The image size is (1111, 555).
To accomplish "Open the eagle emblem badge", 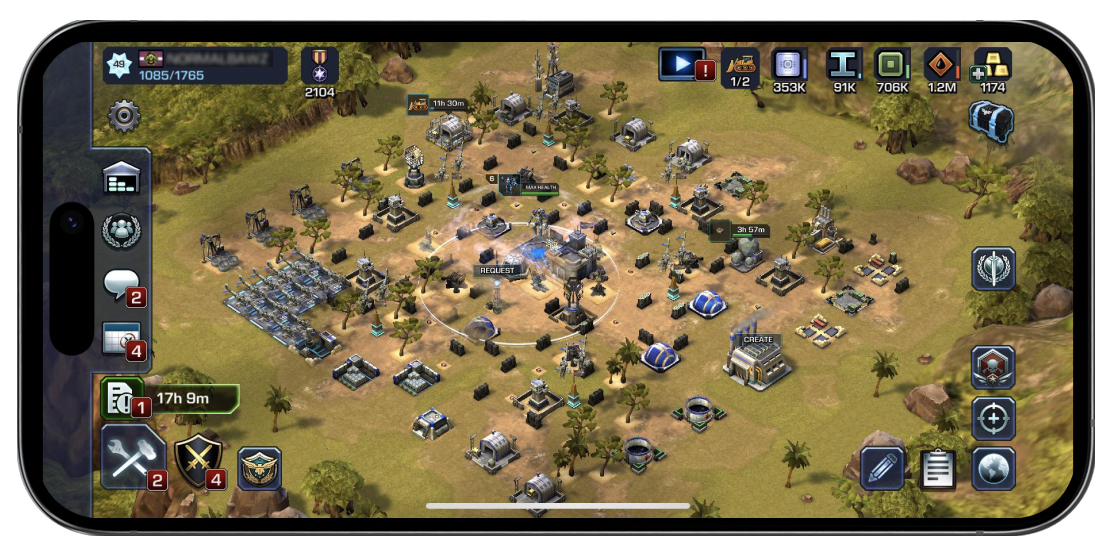I will click(x=259, y=468).
